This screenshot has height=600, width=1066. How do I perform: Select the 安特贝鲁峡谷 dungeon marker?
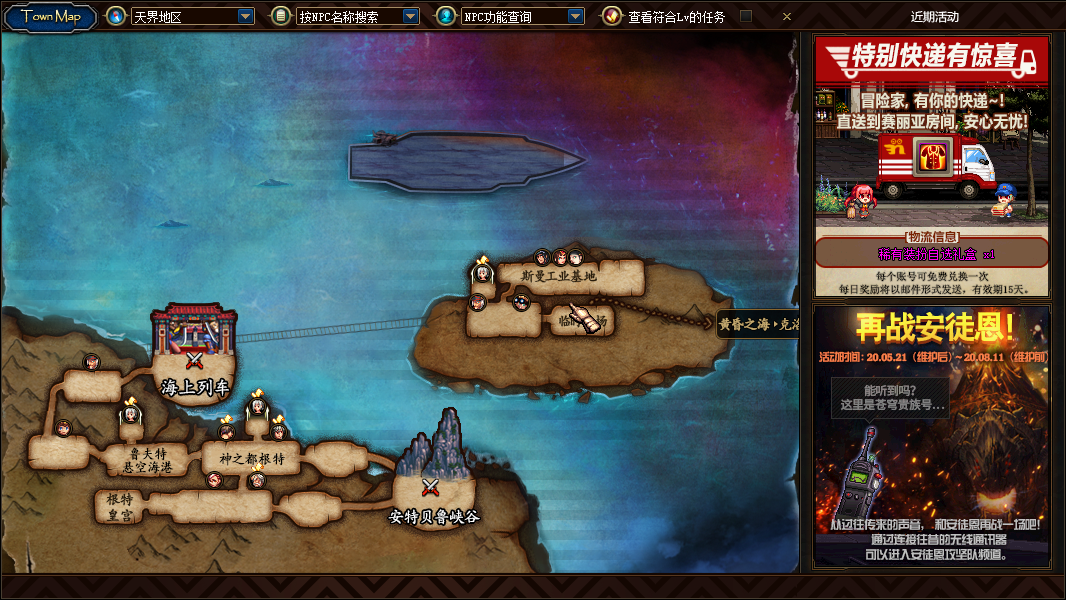coord(431,488)
